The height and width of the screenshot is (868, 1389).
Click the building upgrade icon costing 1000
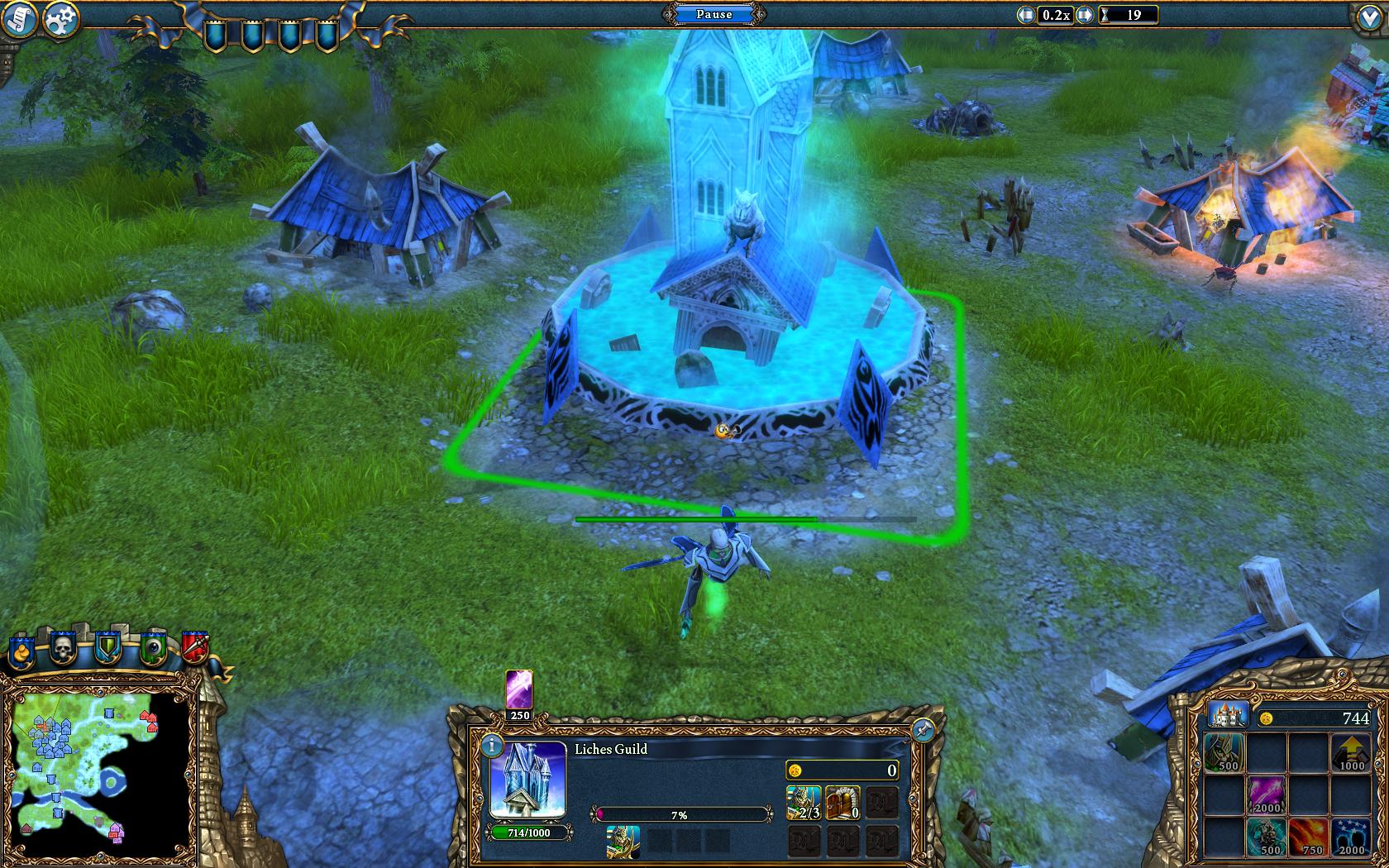pos(1349,752)
